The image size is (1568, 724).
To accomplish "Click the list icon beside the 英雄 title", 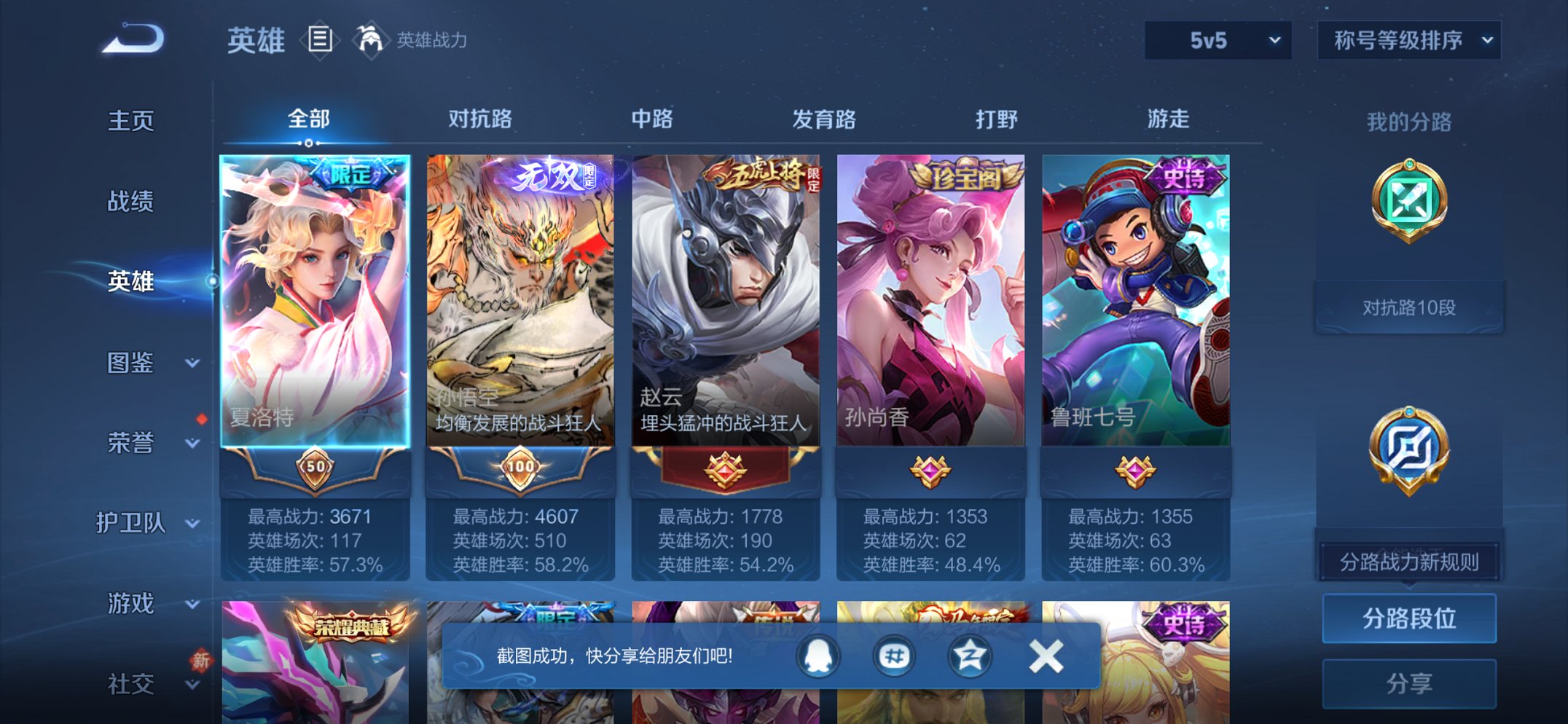I will (319, 40).
